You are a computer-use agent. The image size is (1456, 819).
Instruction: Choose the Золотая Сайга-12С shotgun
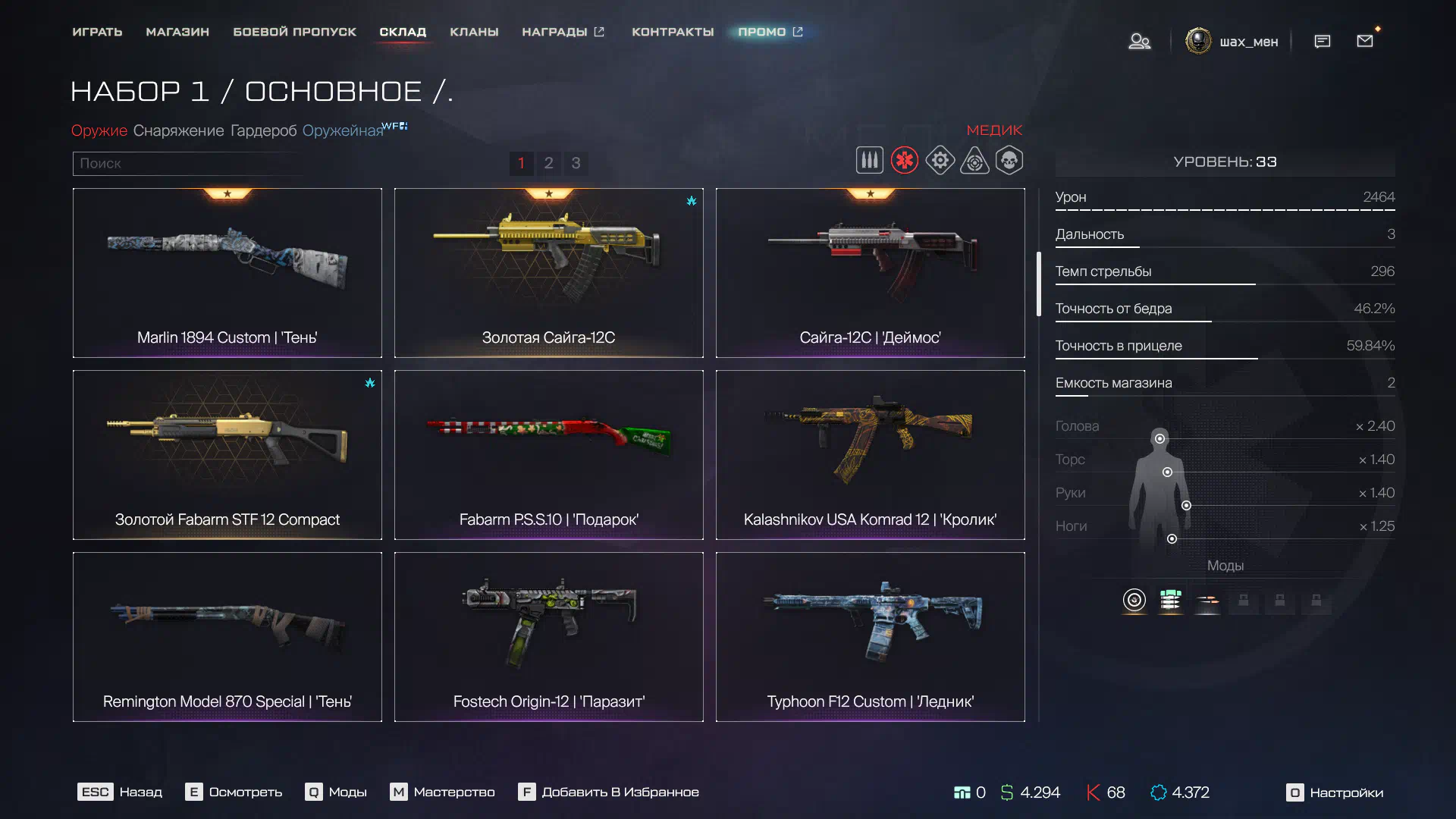coord(549,273)
